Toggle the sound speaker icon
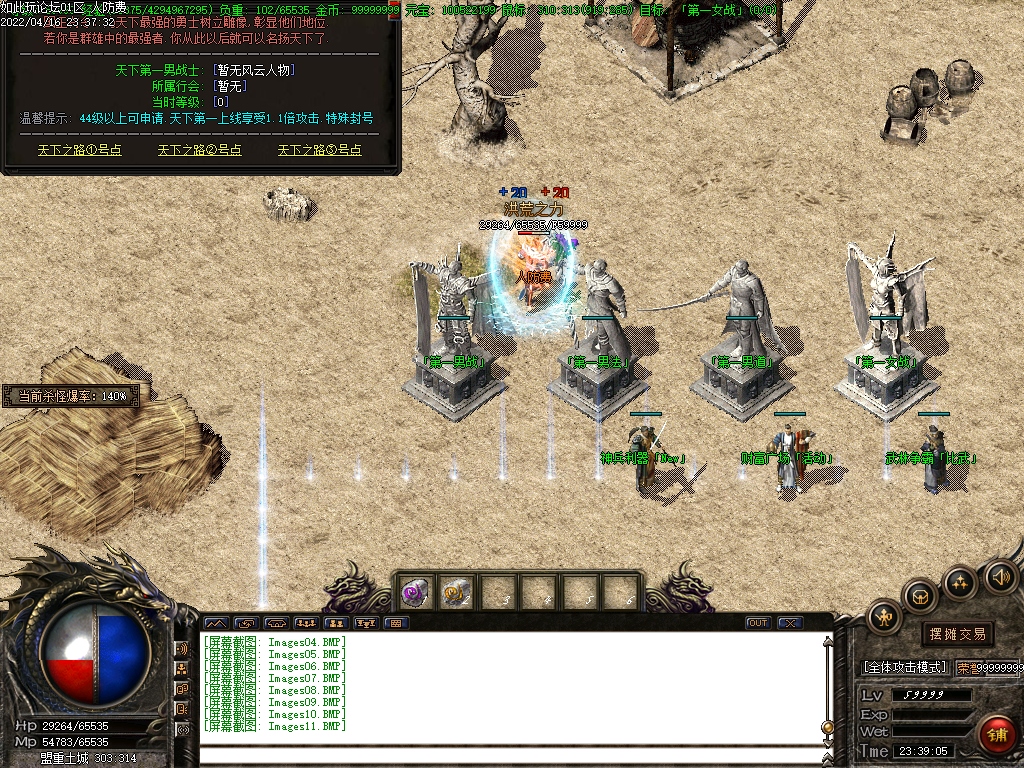 point(1000,576)
